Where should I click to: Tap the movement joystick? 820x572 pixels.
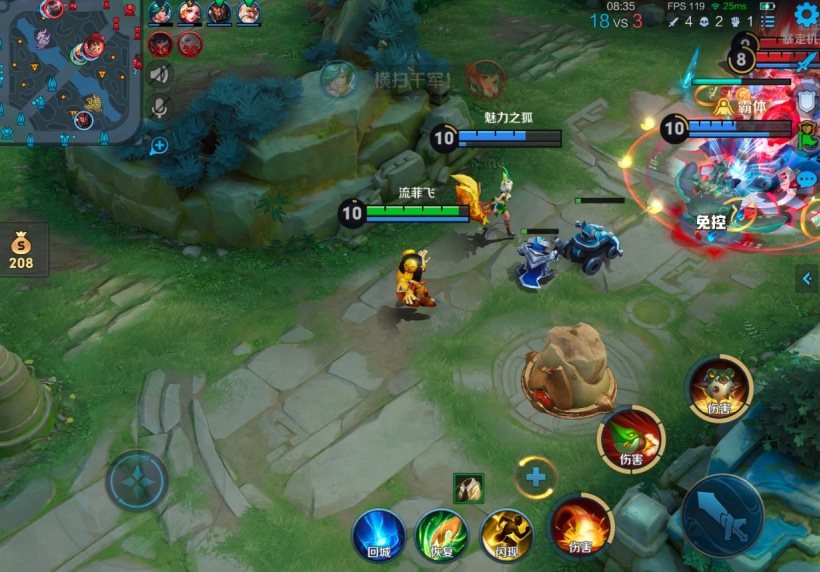(137, 480)
